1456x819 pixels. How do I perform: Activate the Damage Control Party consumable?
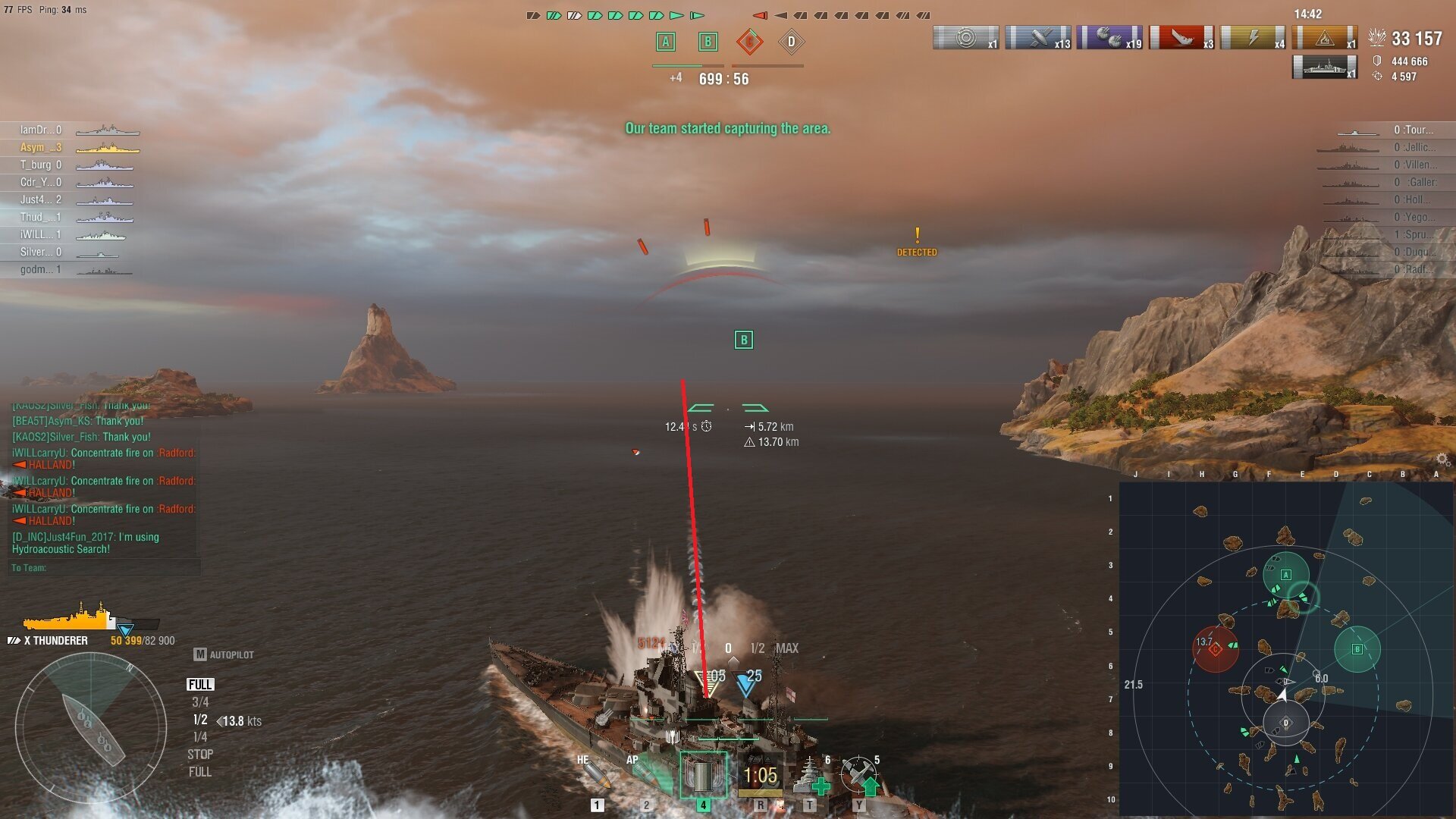[760, 776]
